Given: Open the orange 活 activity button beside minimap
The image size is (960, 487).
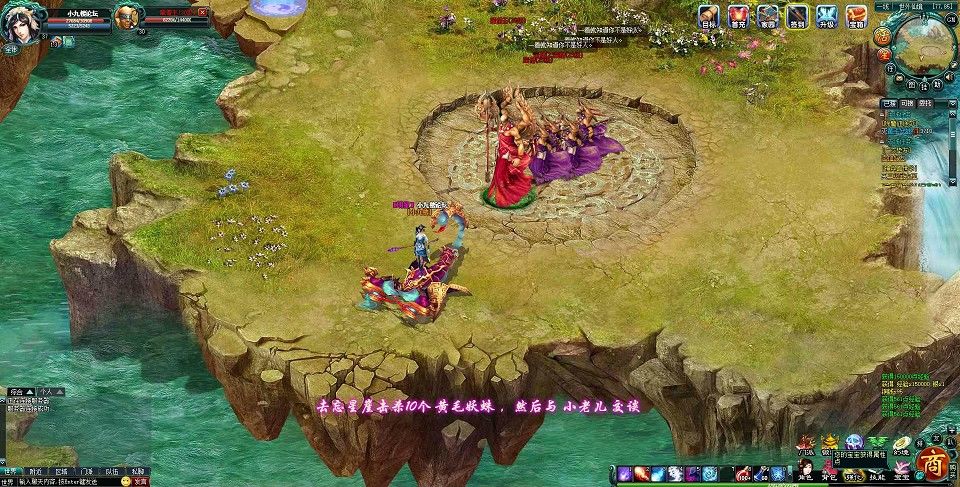Looking at the screenshot, I should click(x=882, y=36).
